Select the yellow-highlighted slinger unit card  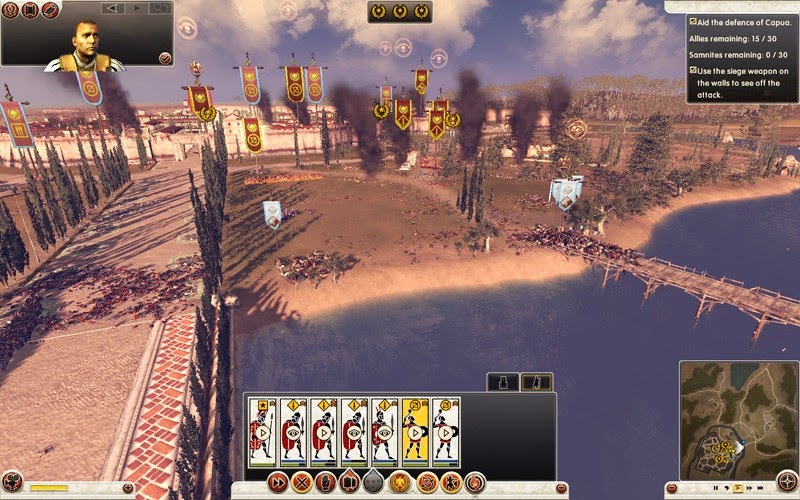pos(415,431)
